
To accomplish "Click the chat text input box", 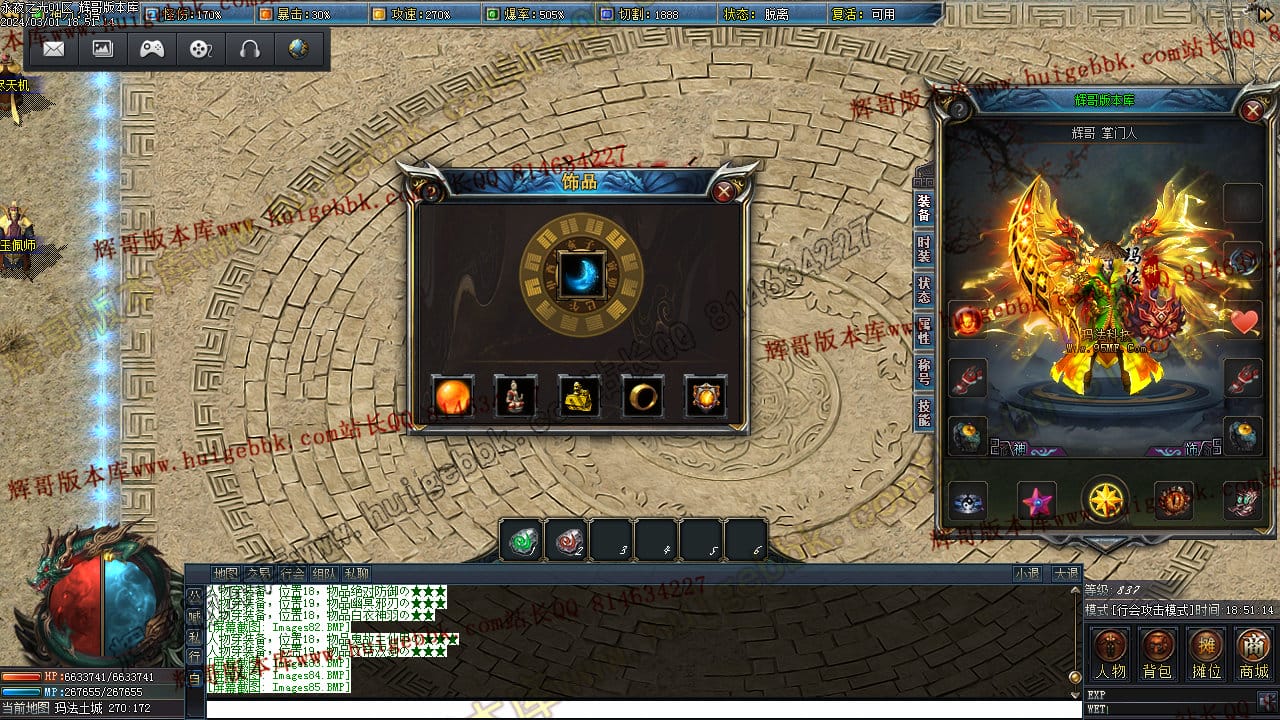I will pos(640,708).
